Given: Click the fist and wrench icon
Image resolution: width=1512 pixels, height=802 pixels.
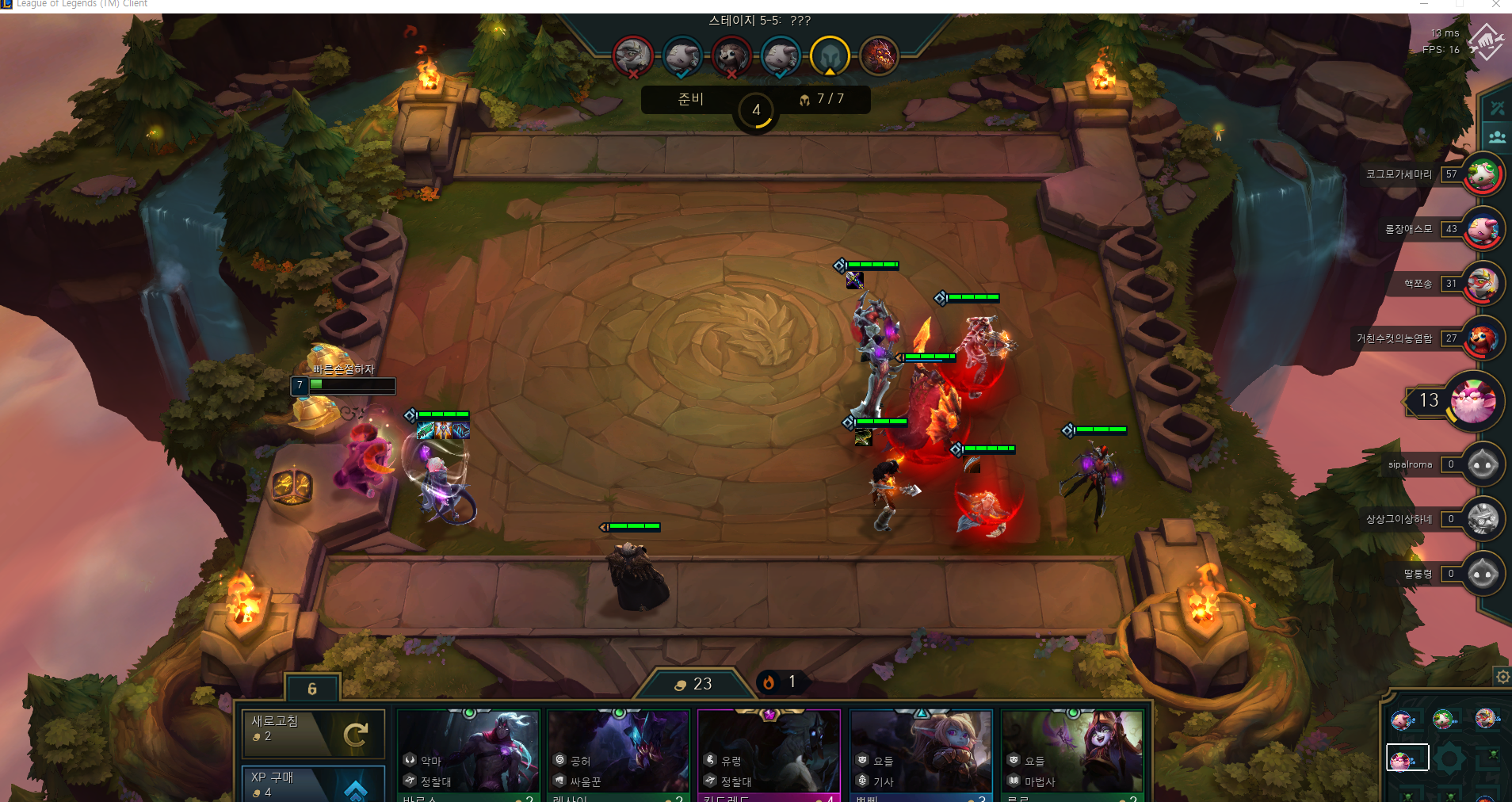Looking at the screenshot, I should coord(1485,41).
